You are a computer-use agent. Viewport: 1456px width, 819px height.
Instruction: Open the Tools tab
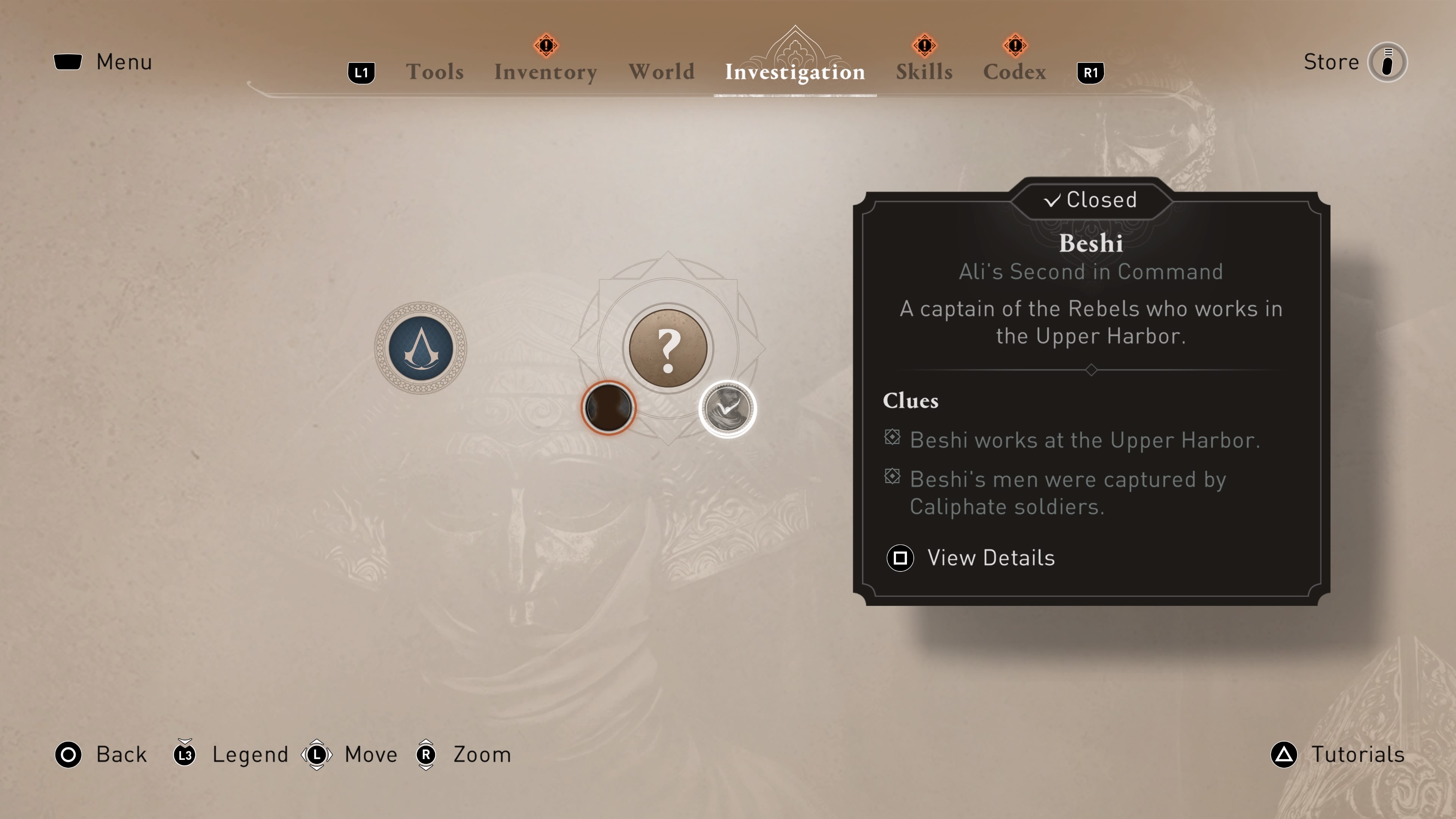click(x=435, y=71)
